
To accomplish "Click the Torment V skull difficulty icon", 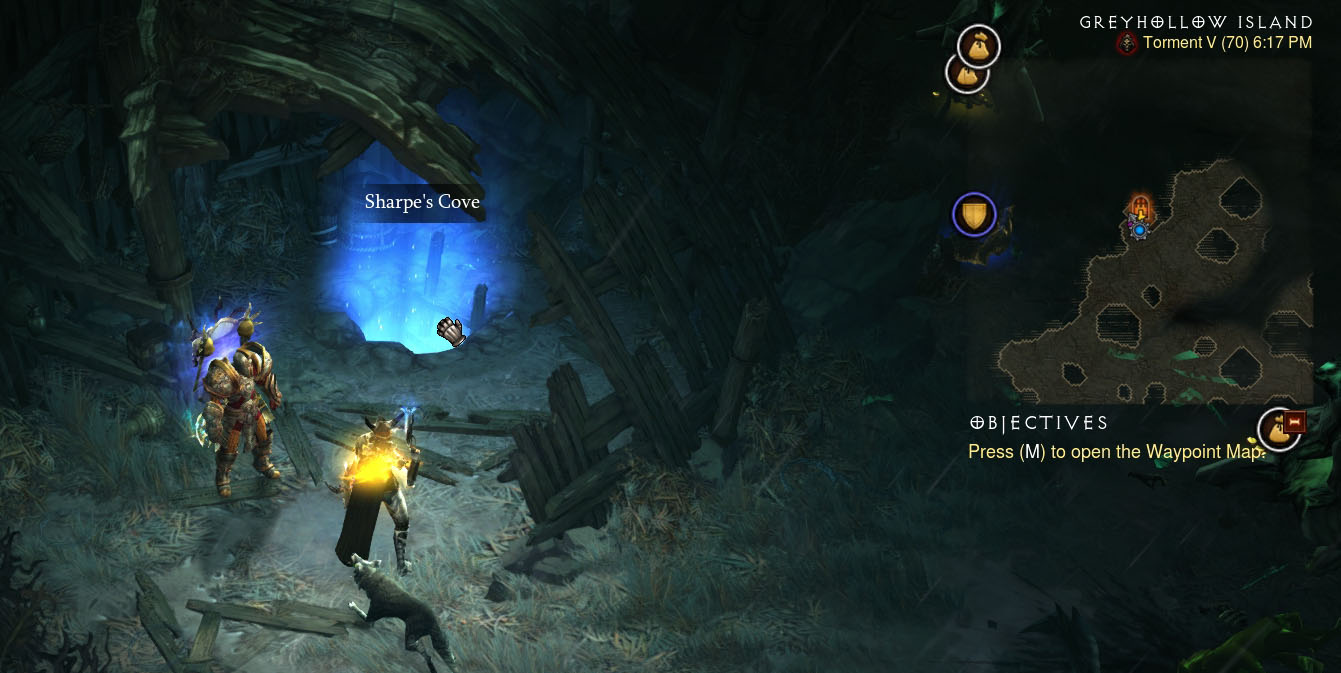I will point(1127,43).
